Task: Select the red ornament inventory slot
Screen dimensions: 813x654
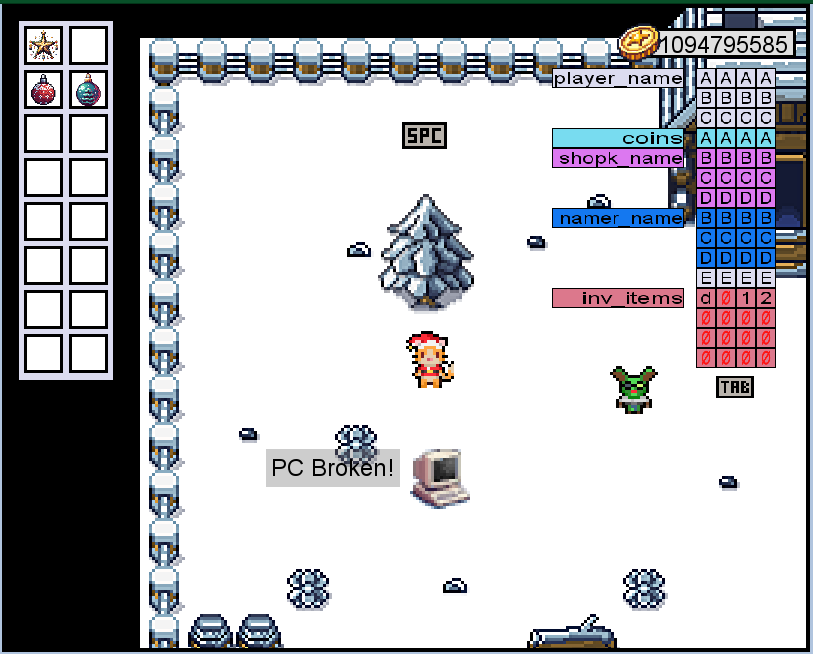Action: [43, 90]
